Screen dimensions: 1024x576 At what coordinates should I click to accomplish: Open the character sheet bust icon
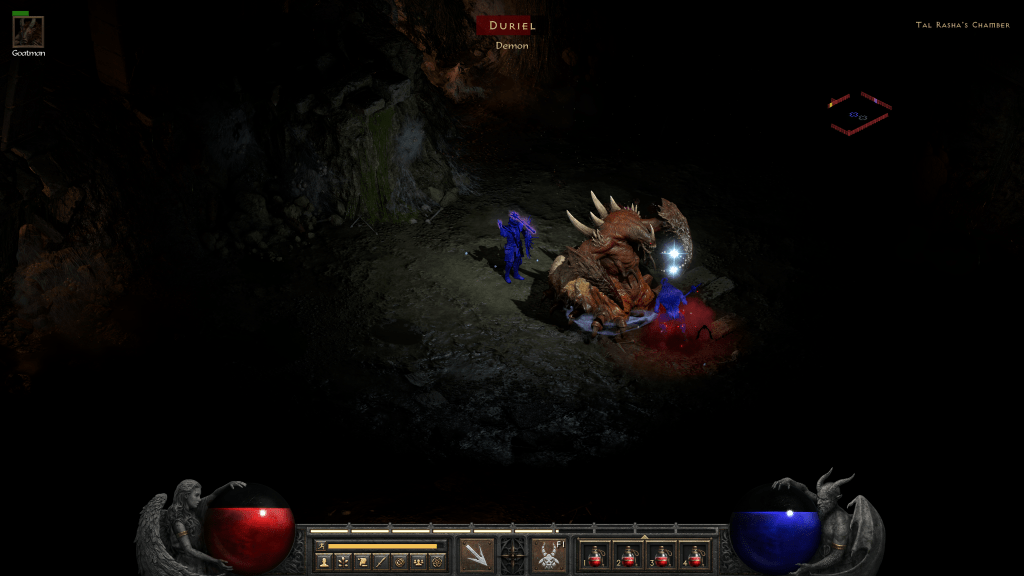click(324, 563)
